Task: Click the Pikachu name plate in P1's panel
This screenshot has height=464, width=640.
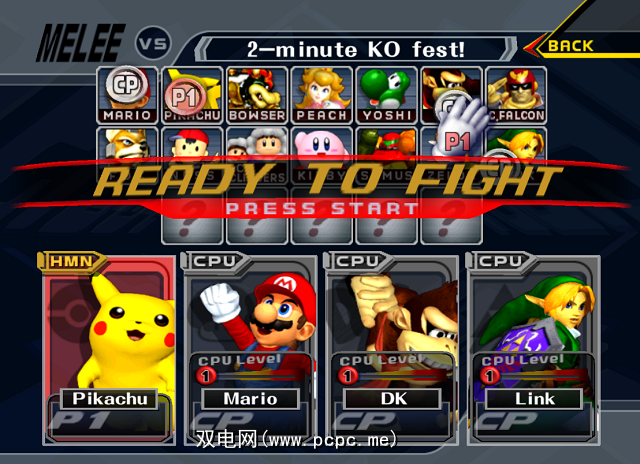Action: click(x=110, y=398)
